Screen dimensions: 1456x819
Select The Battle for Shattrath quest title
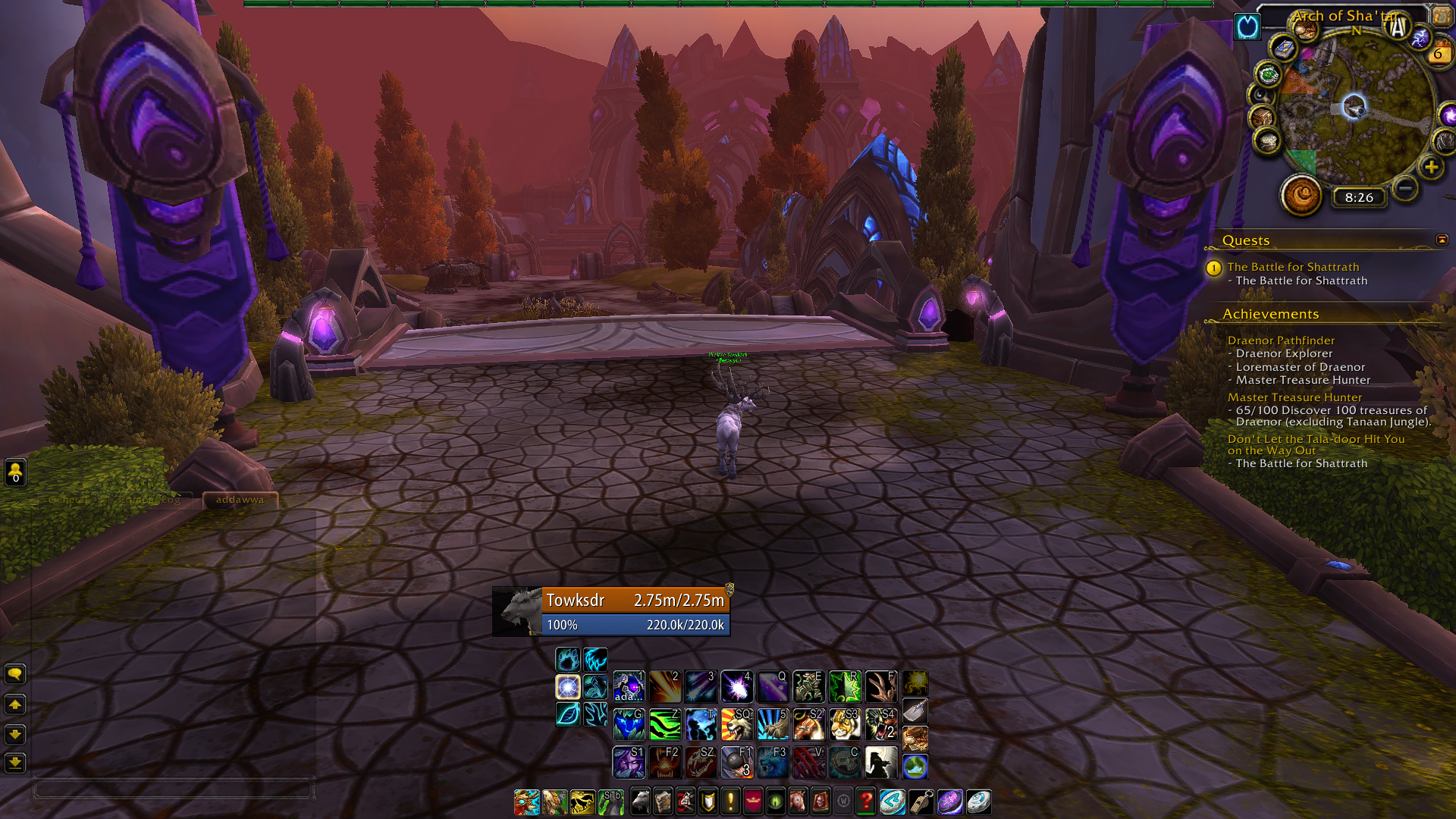coord(1293,267)
